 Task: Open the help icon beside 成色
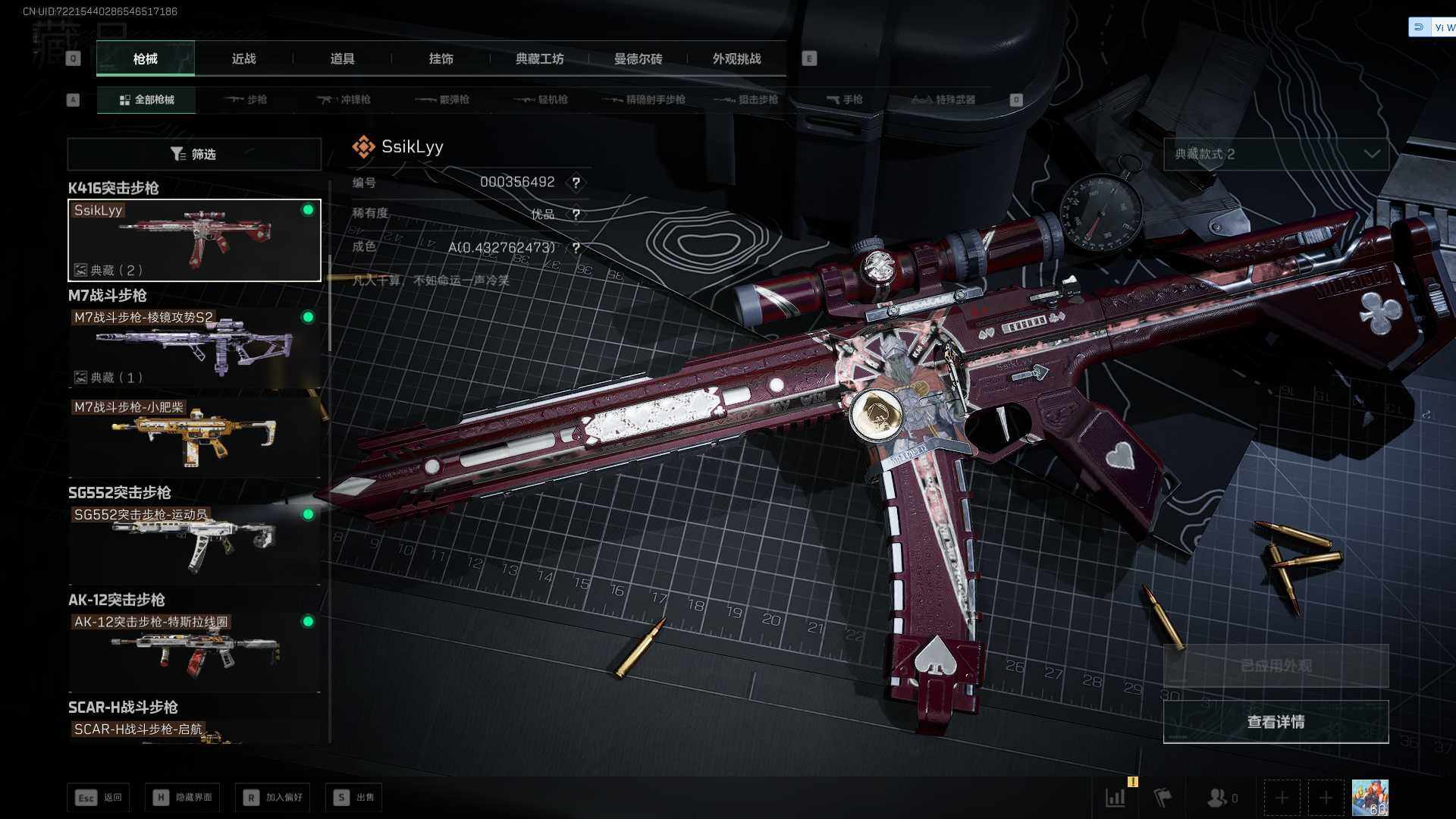tap(576, 248)
